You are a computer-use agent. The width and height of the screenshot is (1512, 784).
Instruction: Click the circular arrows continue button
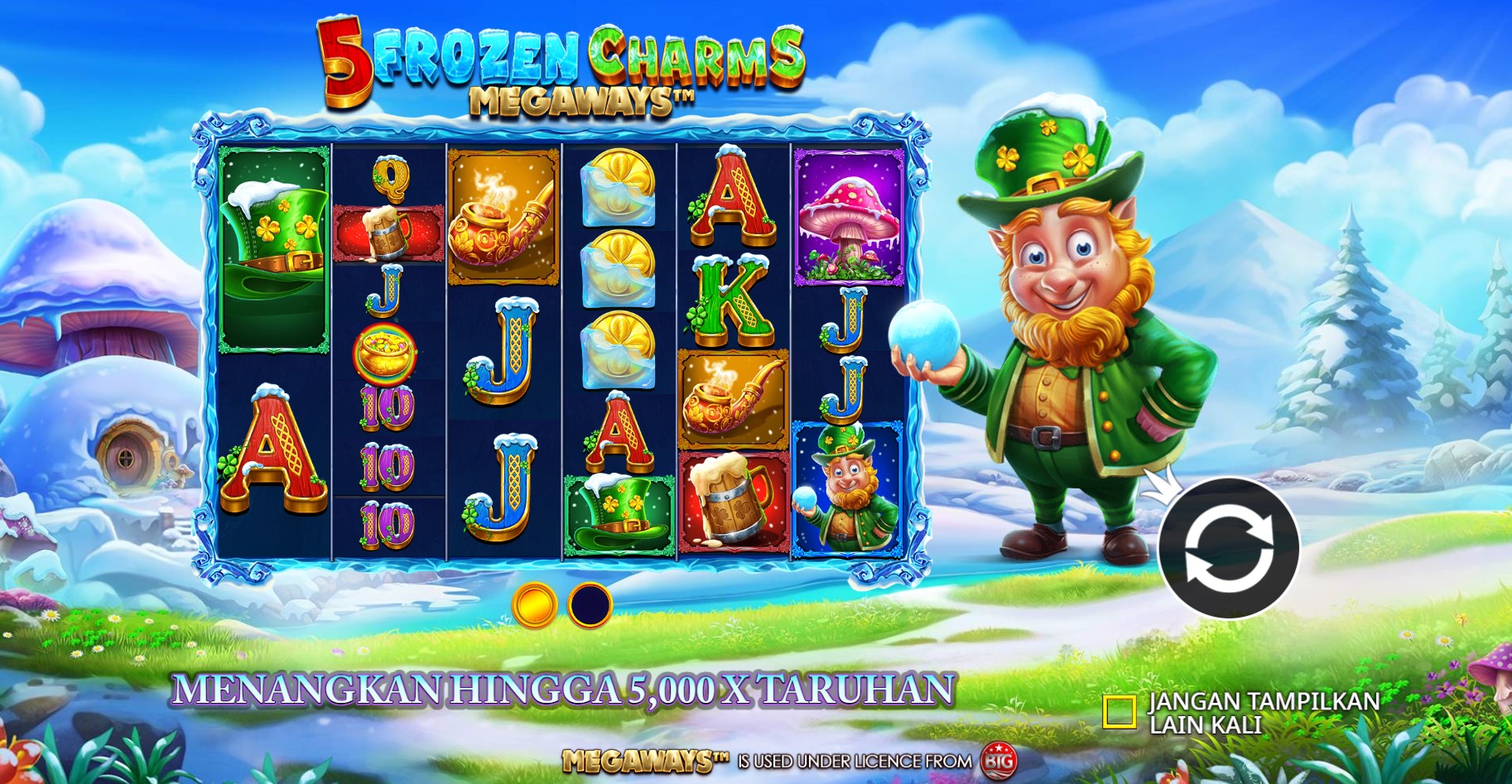(x=1229, y=548)
